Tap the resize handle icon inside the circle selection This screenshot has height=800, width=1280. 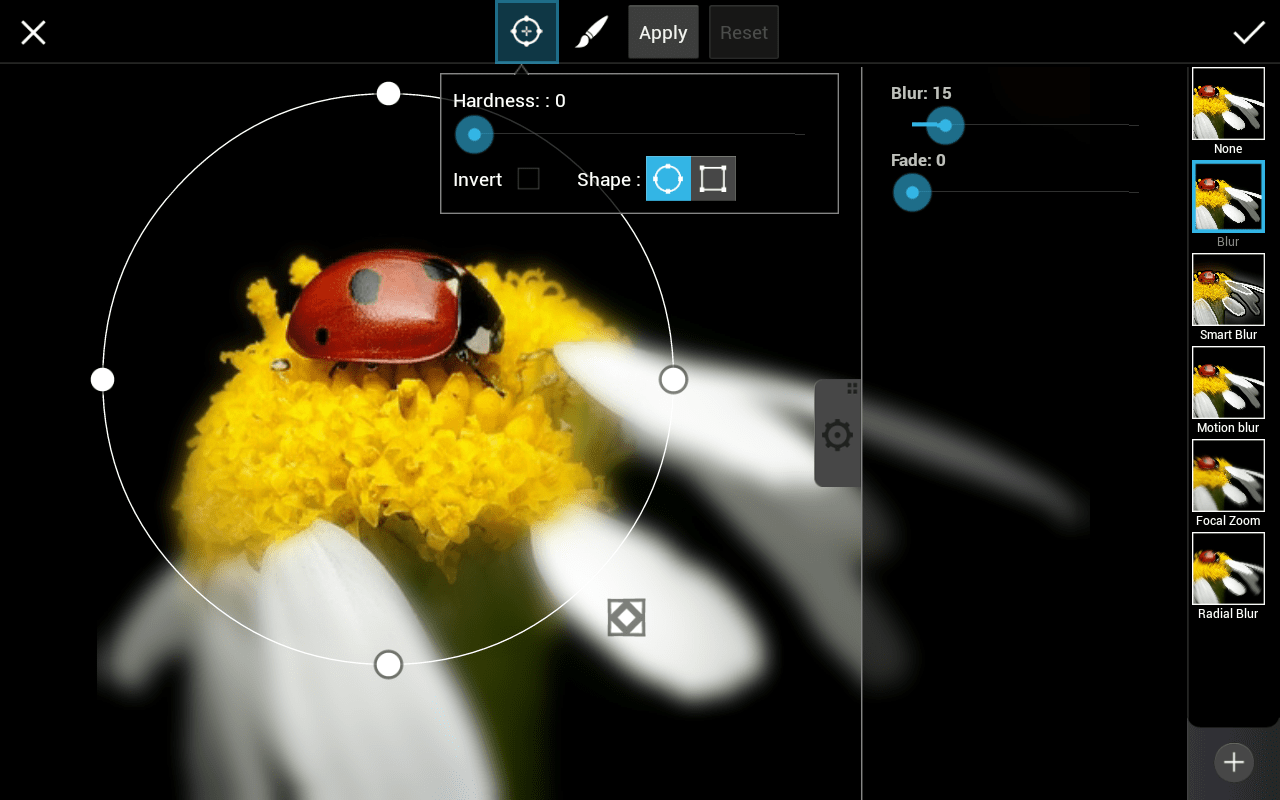[x=626, y=617]
